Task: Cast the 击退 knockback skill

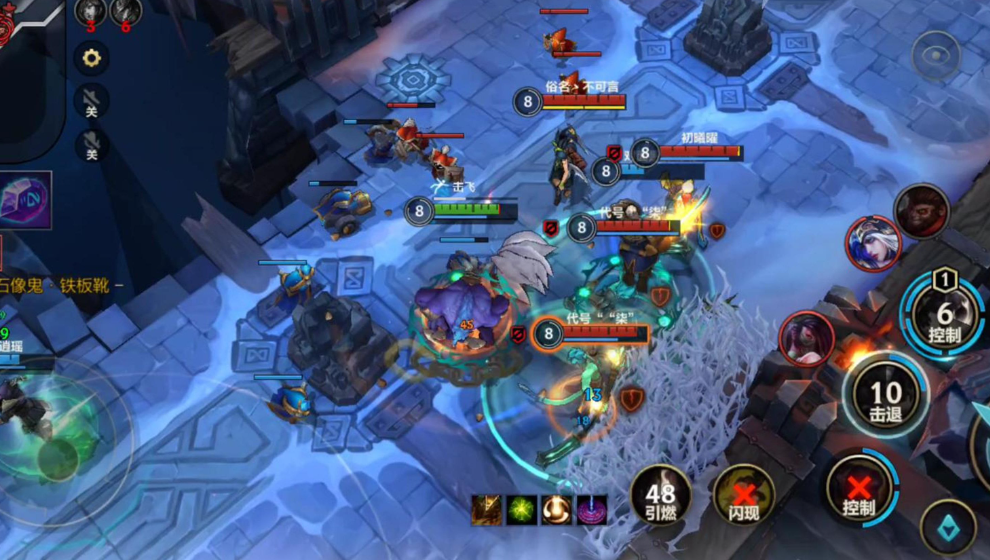Action: (x=885, y=397)
